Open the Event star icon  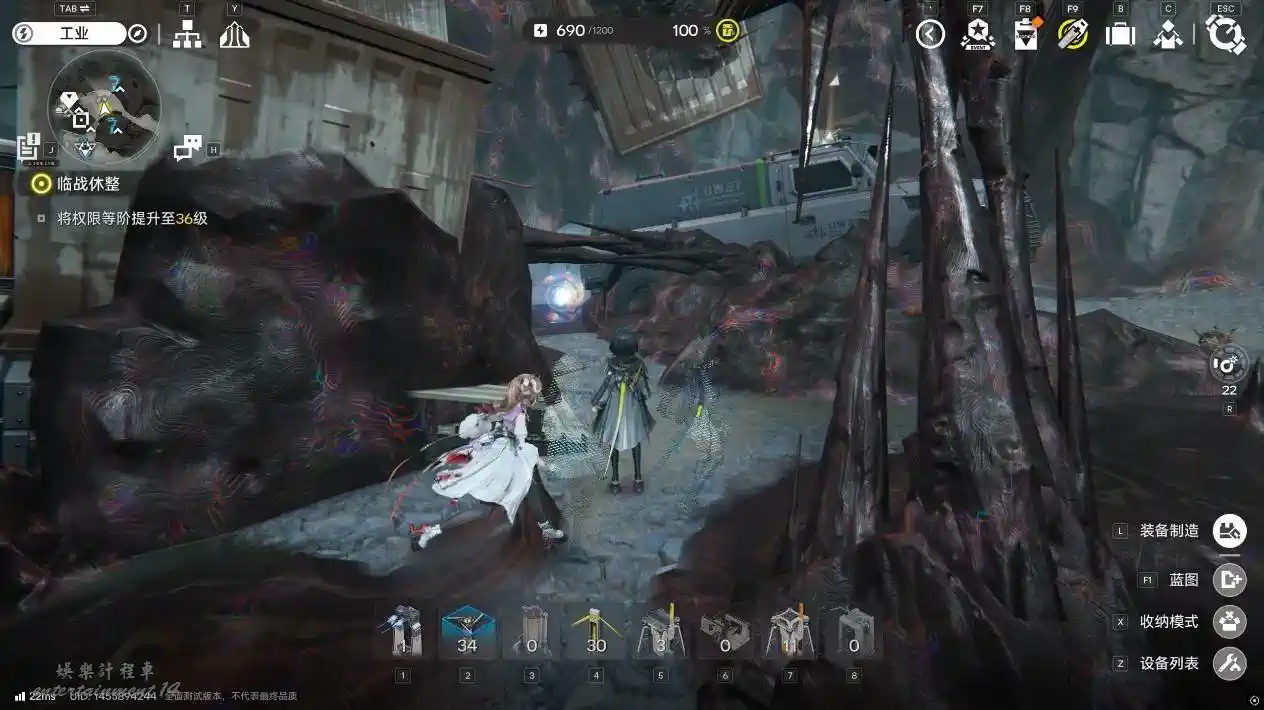pos(977,34)
